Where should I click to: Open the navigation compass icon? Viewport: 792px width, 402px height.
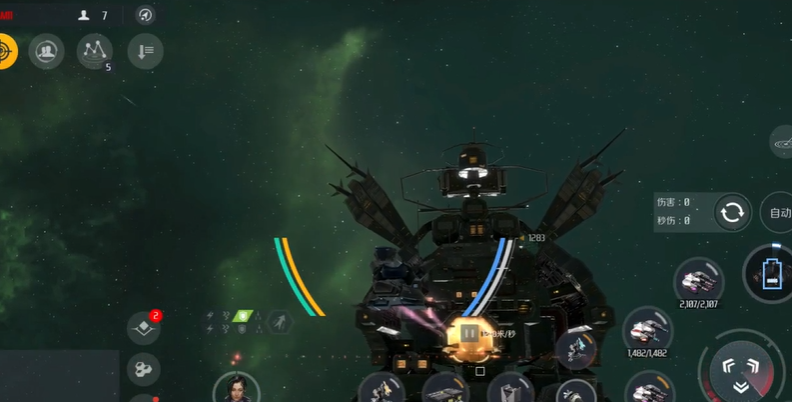[x=146, y=15]
